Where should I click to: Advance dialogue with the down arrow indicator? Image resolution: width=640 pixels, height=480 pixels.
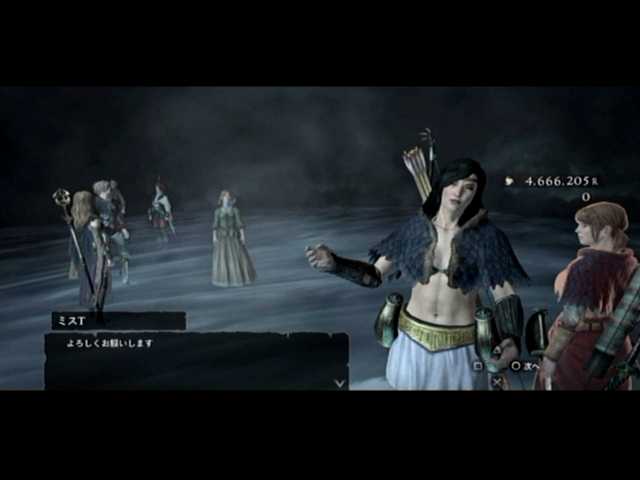click(x=340, y=381)
